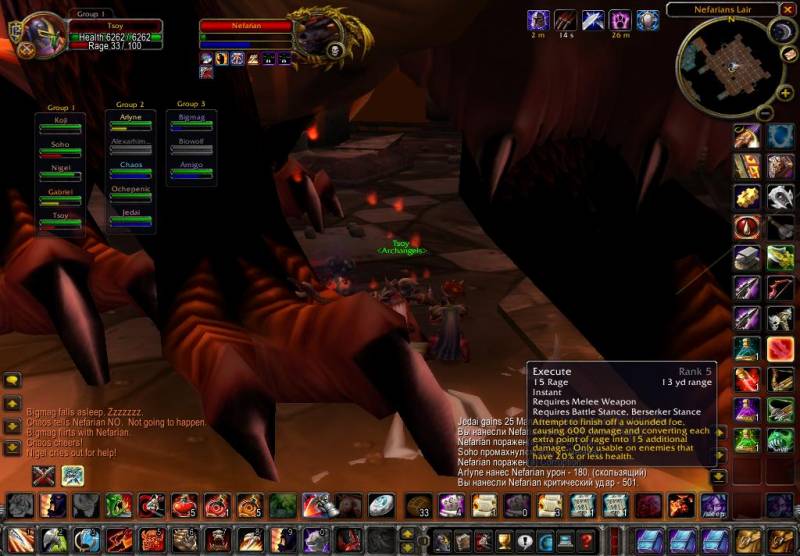Open the day-night time indicator
800x556 pixels.
pos(783,31)
